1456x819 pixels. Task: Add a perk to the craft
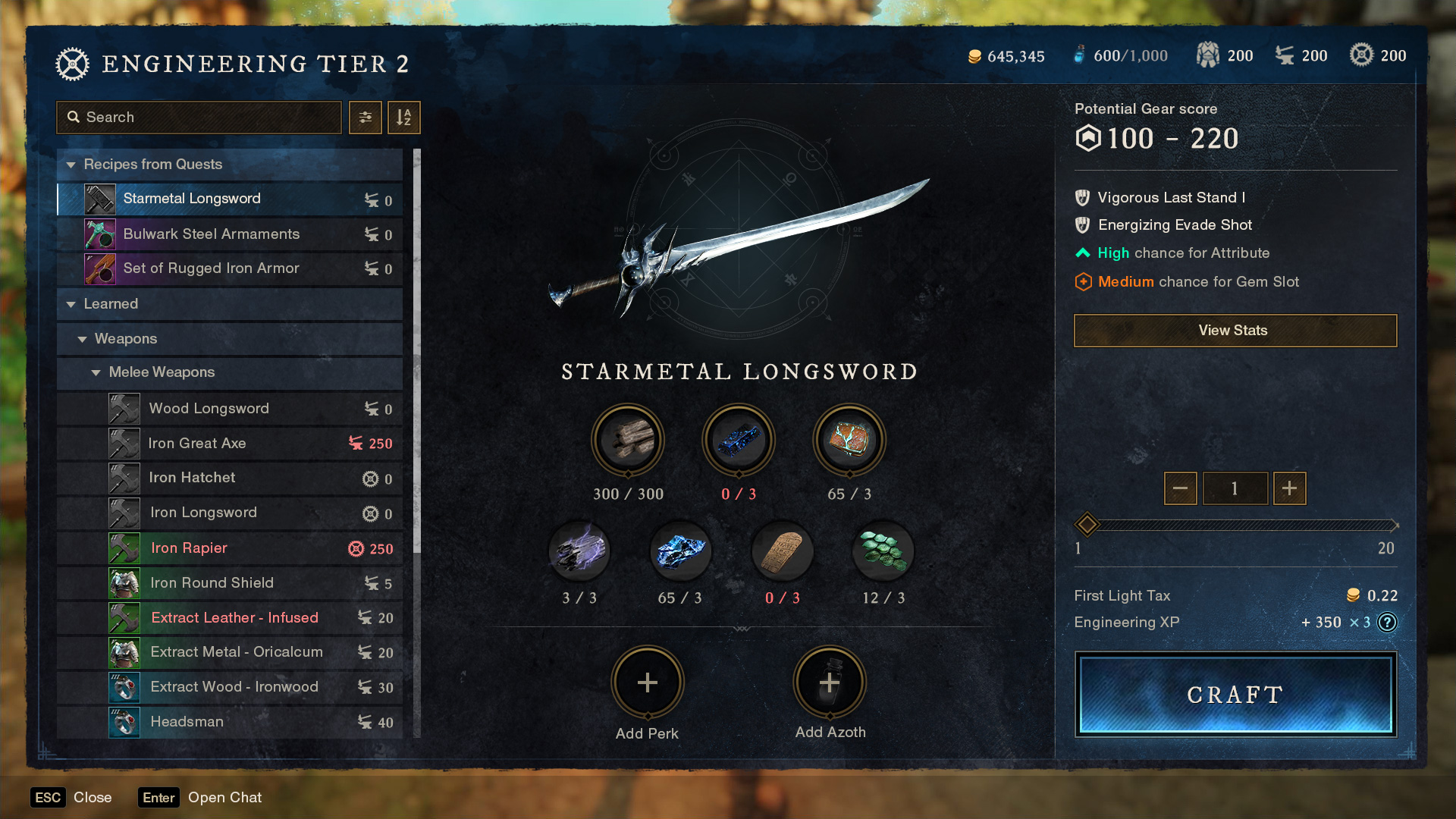647,682
